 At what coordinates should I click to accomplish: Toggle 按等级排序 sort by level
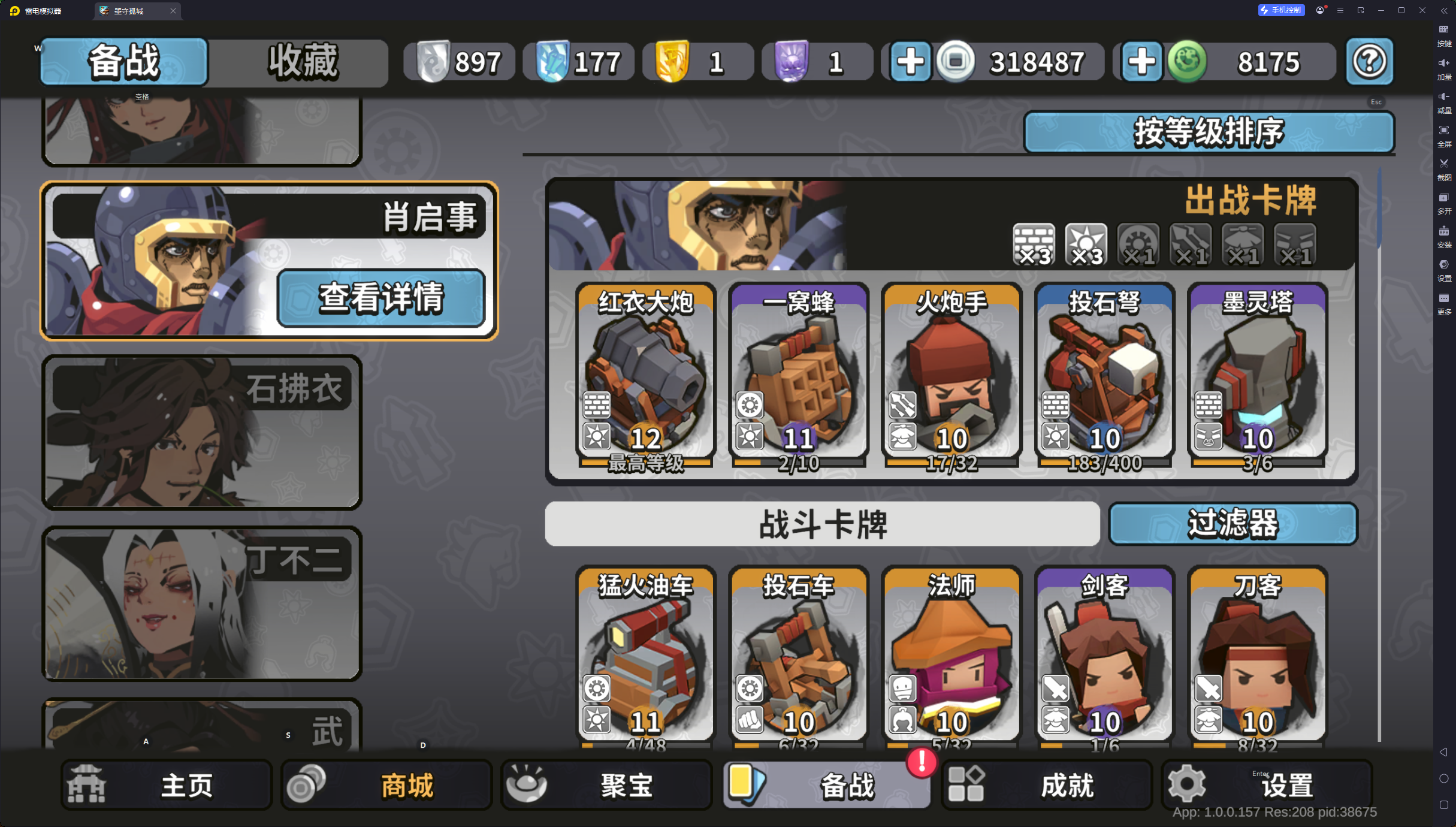(x=1209, y=132)
